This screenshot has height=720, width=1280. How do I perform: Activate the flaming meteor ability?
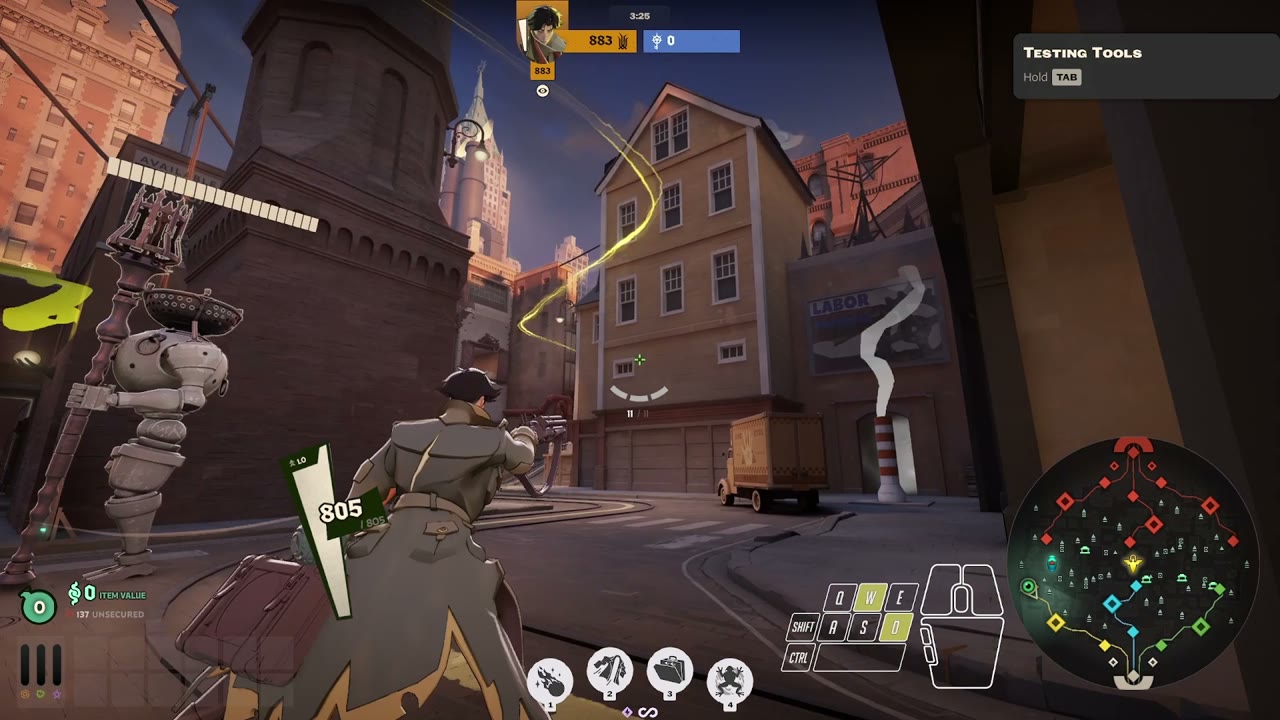pos(549,681)
